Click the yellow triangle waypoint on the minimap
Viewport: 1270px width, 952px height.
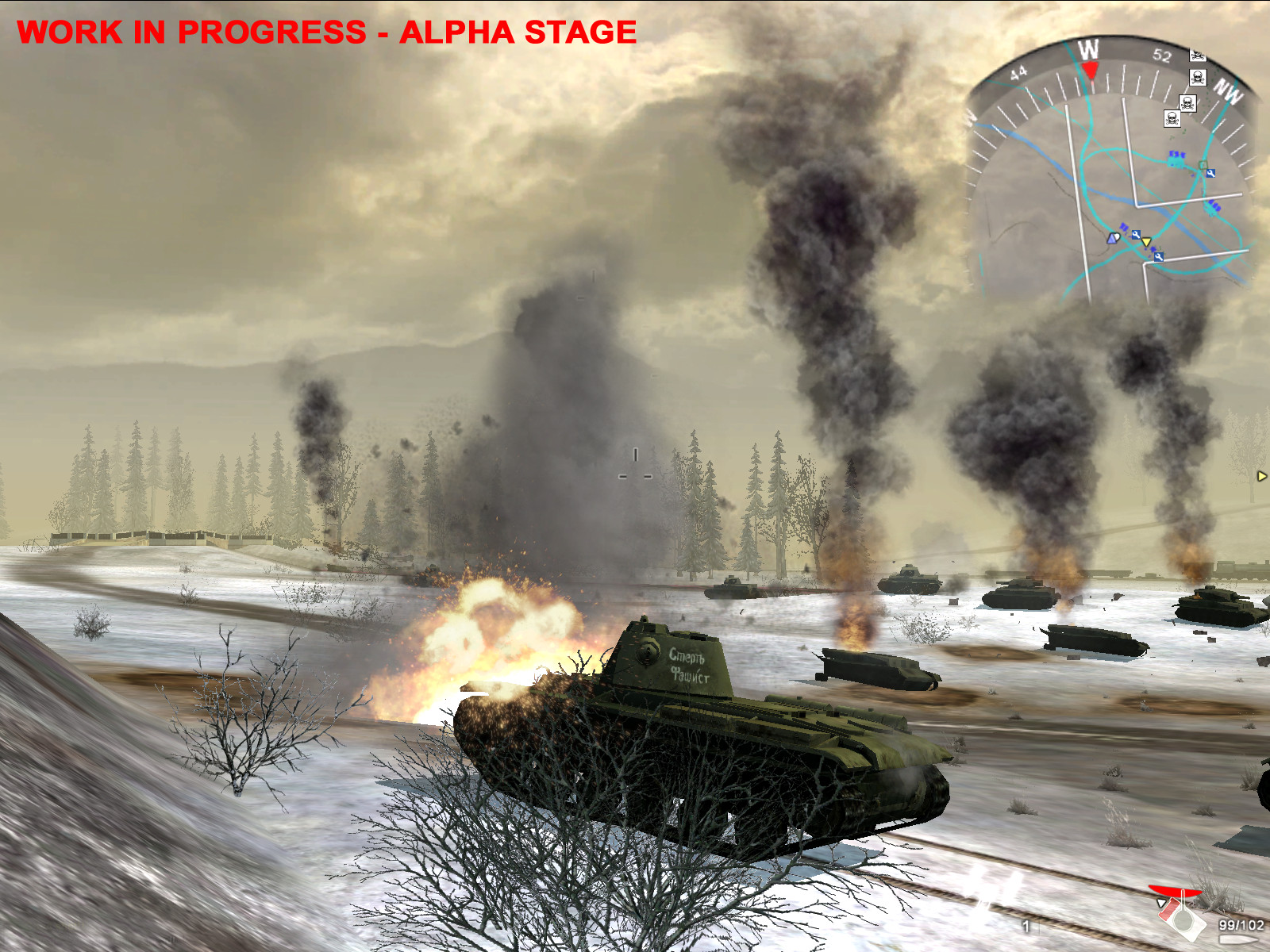tap(1147, 242)
